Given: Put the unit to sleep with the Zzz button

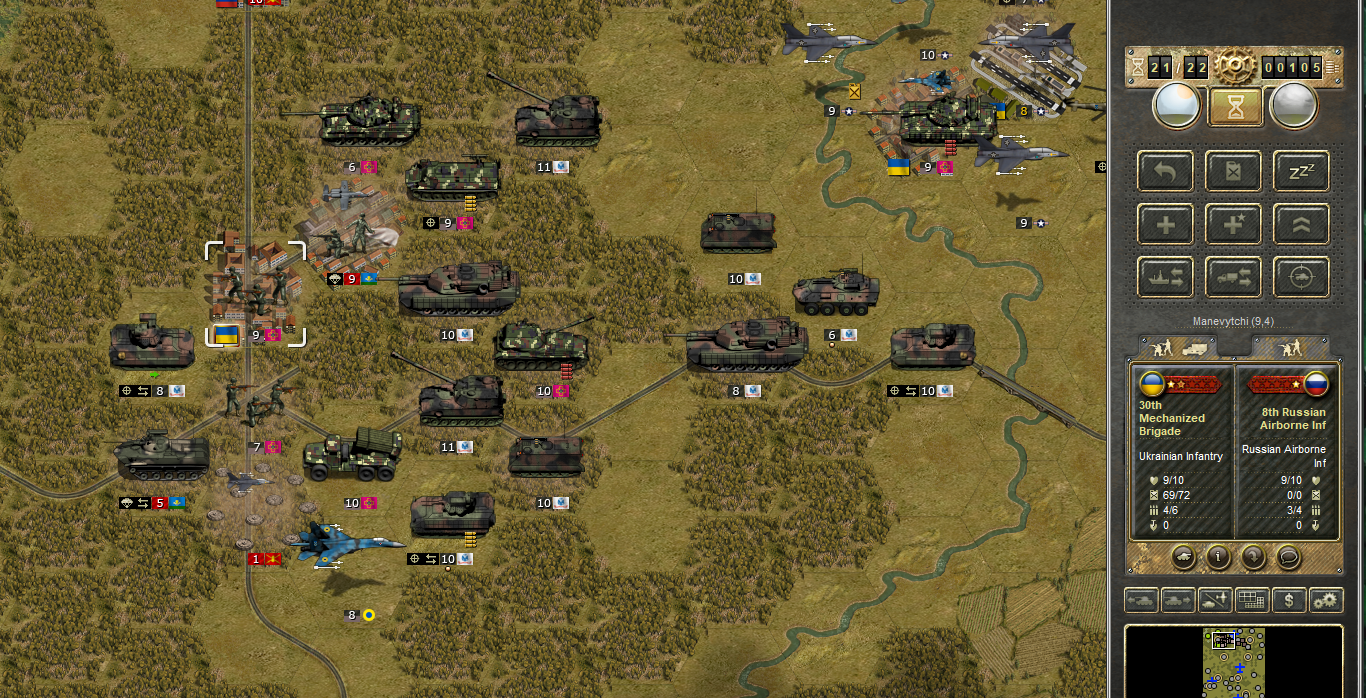Looking at the screenshot, I should [1301, 171].
